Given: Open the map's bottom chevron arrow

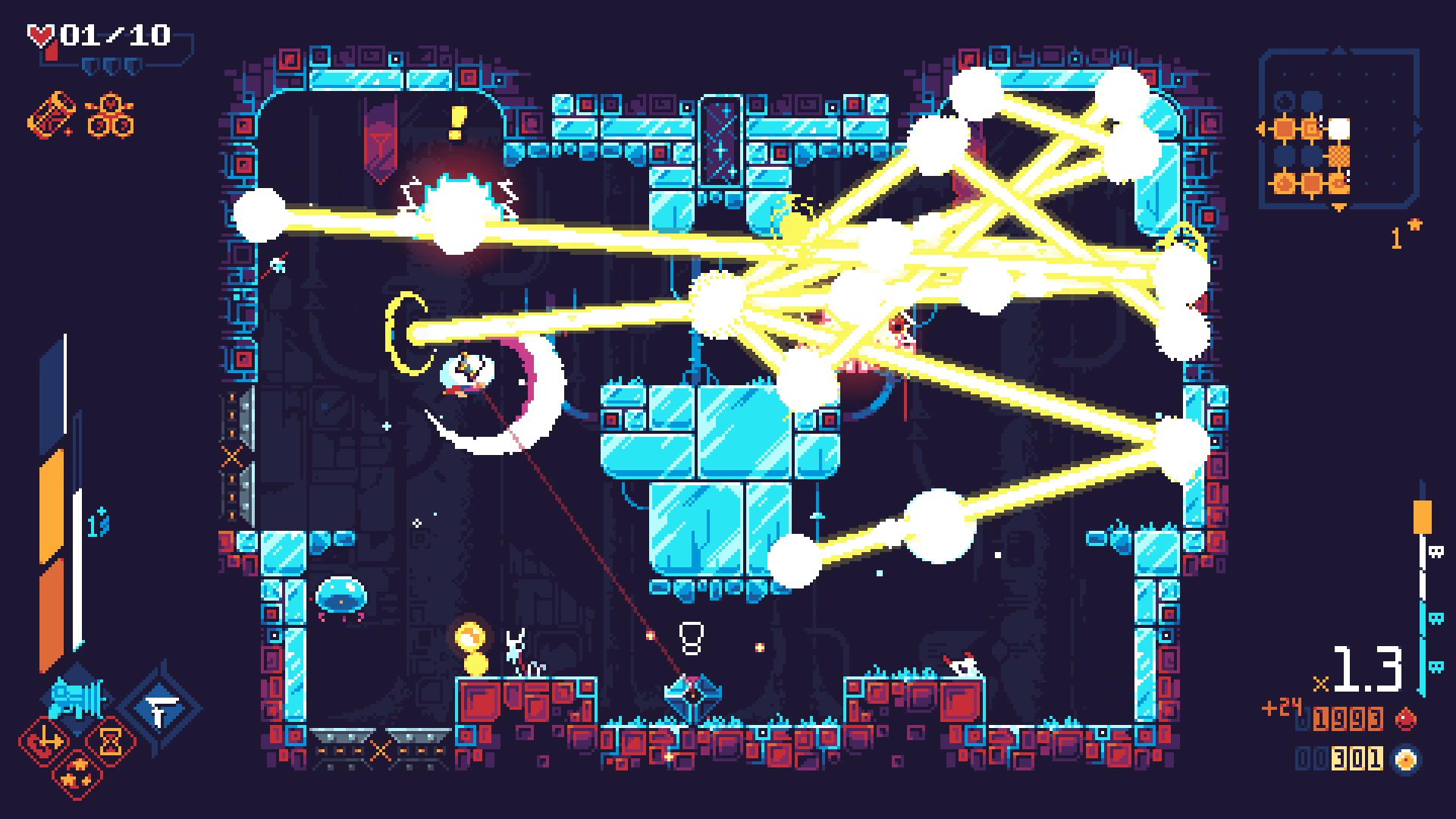Looking at the screenshot, I should (1338, 206).
